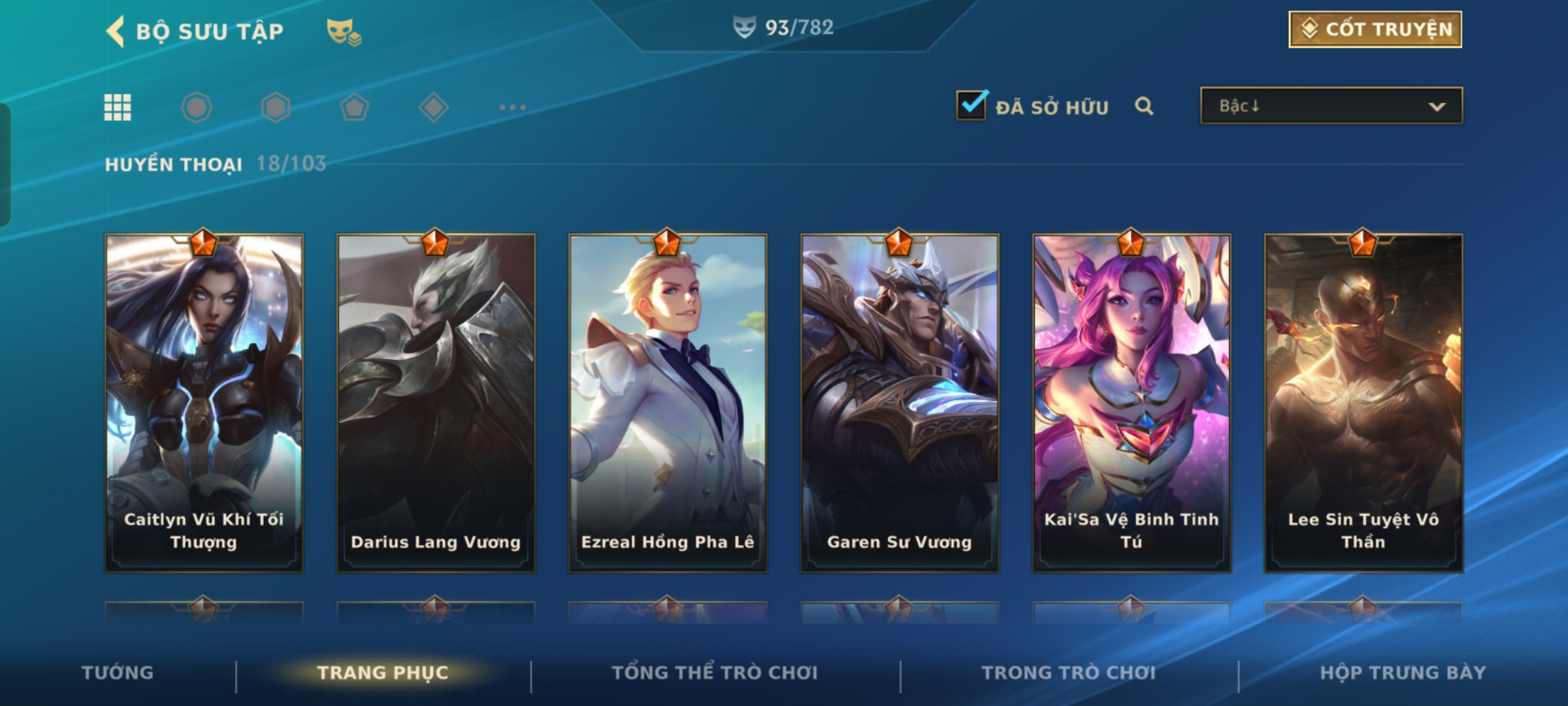Screen dimensions: 1568x706
Task: View Ezreal Hồng Pha Lê skin
Action: (x=668, y=403)
